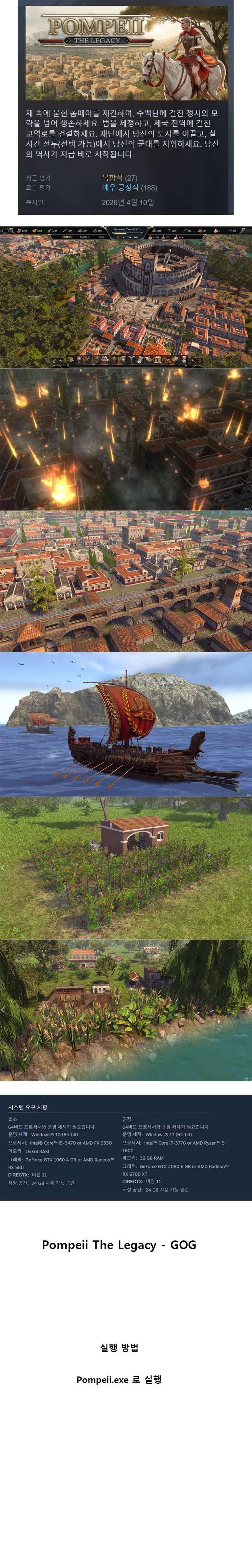252x1568 pixels.
Task: Show previous image on the vineyard screenshot
Action: pos(3,868)
